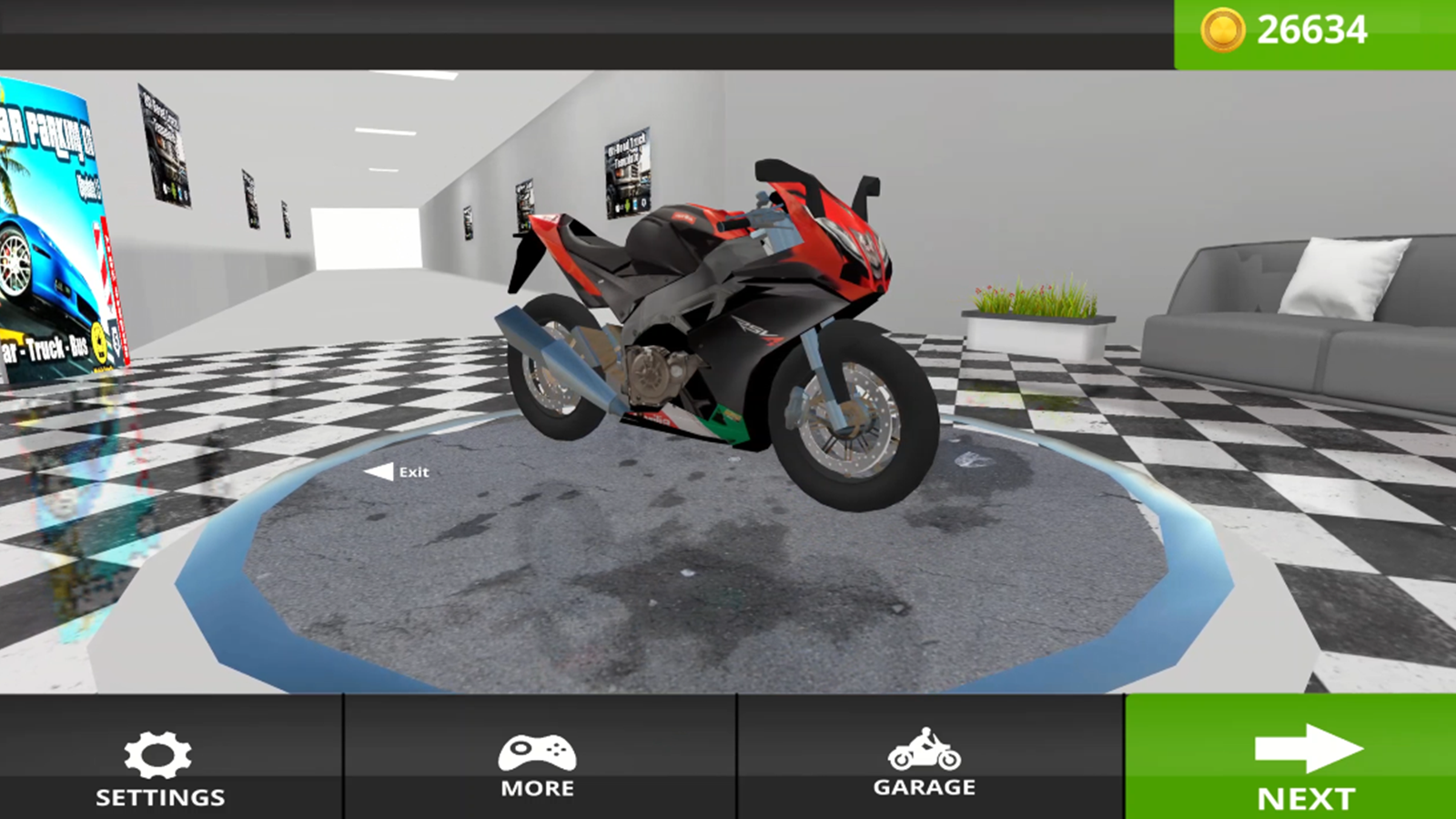Screen dimensions: 1456x819
Task: Click the blue car parking poster on left wall
Action: (55, 227)
